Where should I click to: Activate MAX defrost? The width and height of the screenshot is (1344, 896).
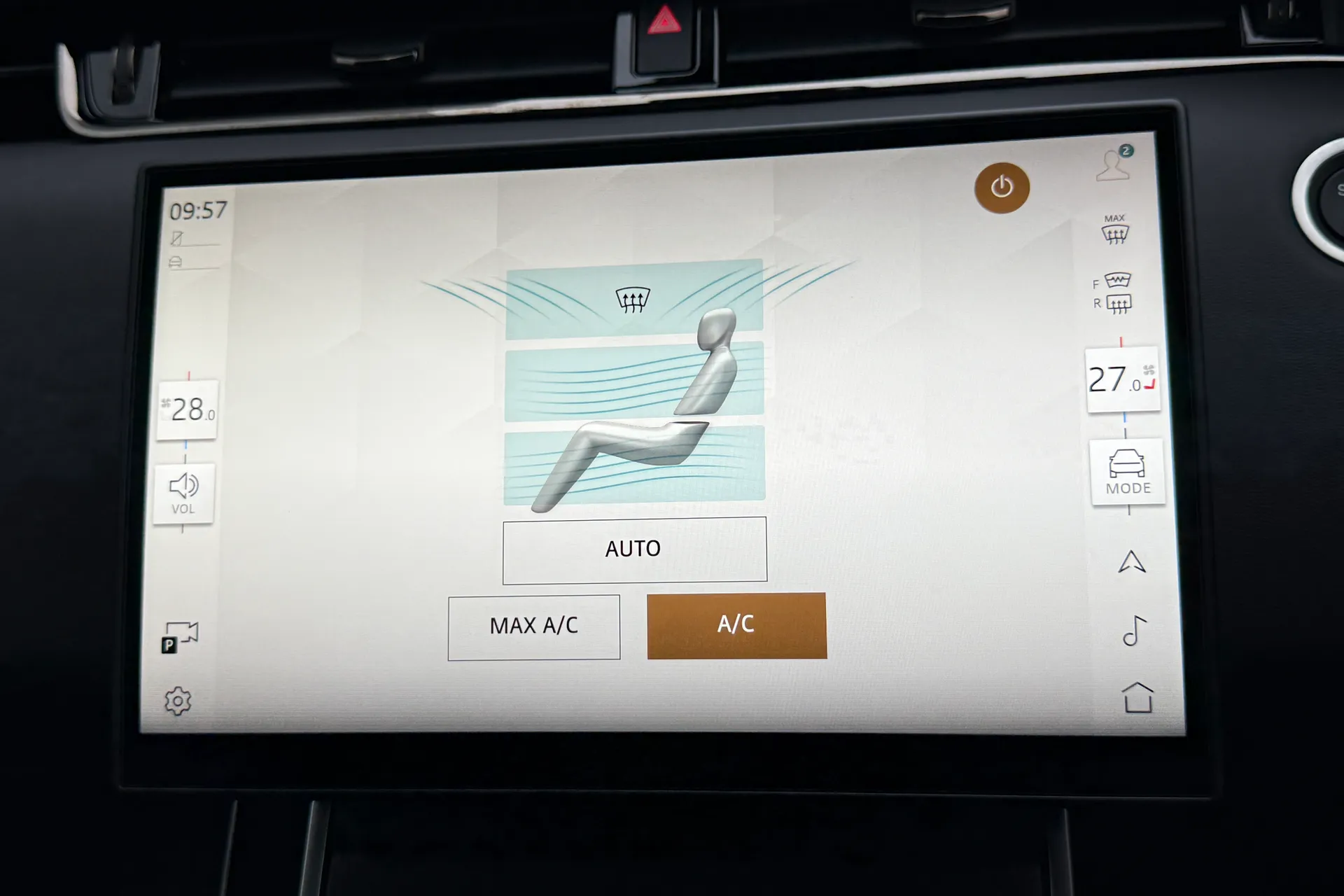1115,230
